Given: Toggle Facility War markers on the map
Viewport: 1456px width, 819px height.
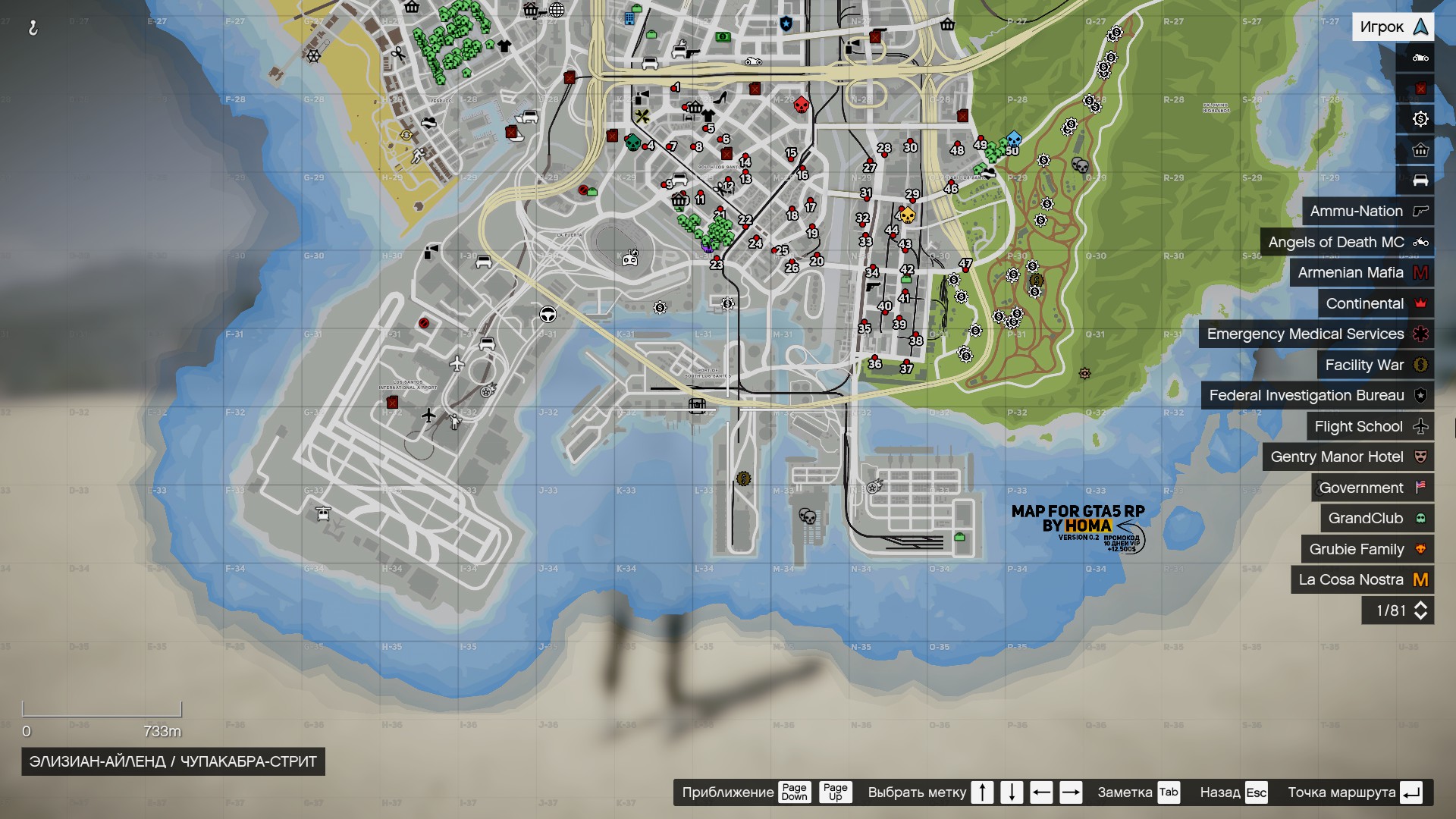Looking at the screenshot, I should click(x=1363, y=365).
